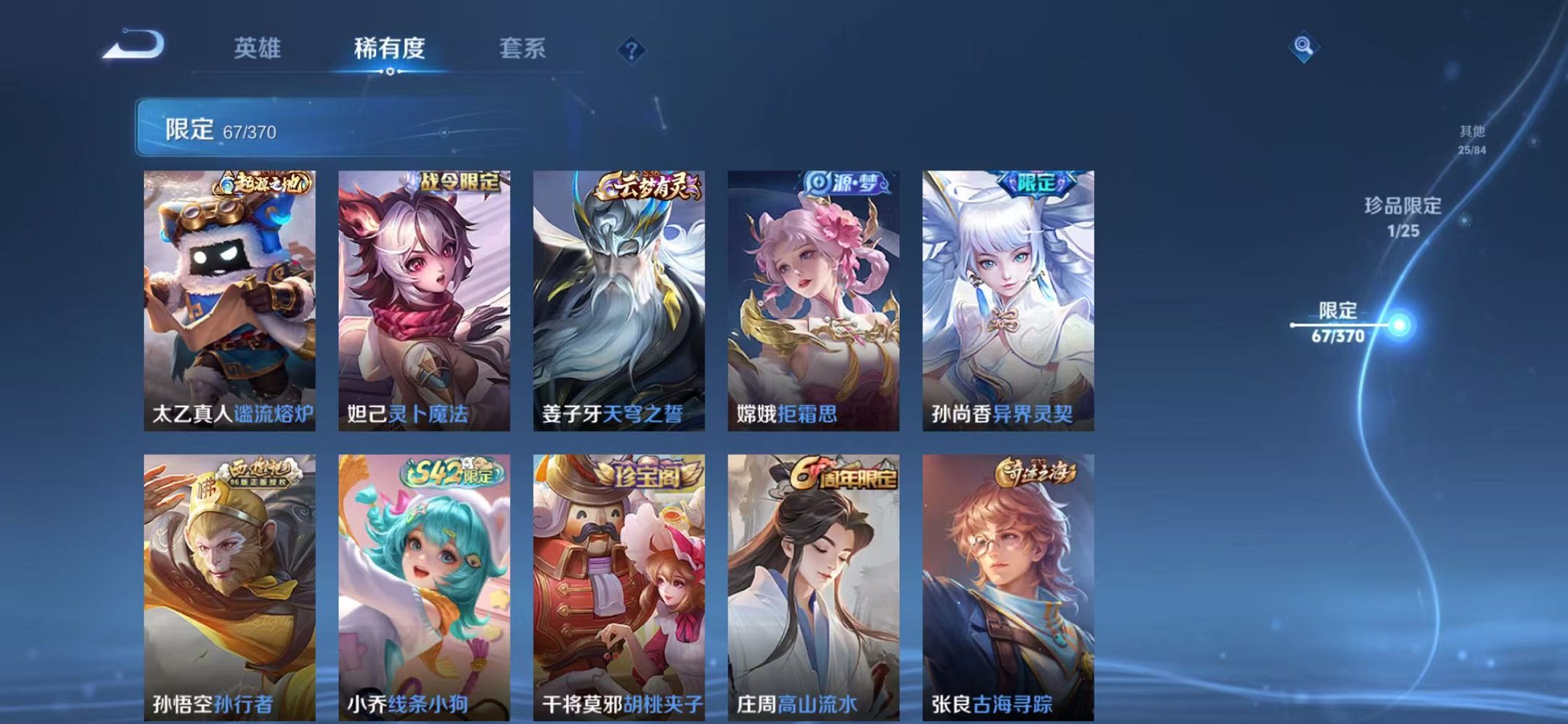Image resolution: width=1568 pixels, height=724 pixels.
Task: Open the question mark help icon
Action: pyautogui.click(x=632, y=50)
